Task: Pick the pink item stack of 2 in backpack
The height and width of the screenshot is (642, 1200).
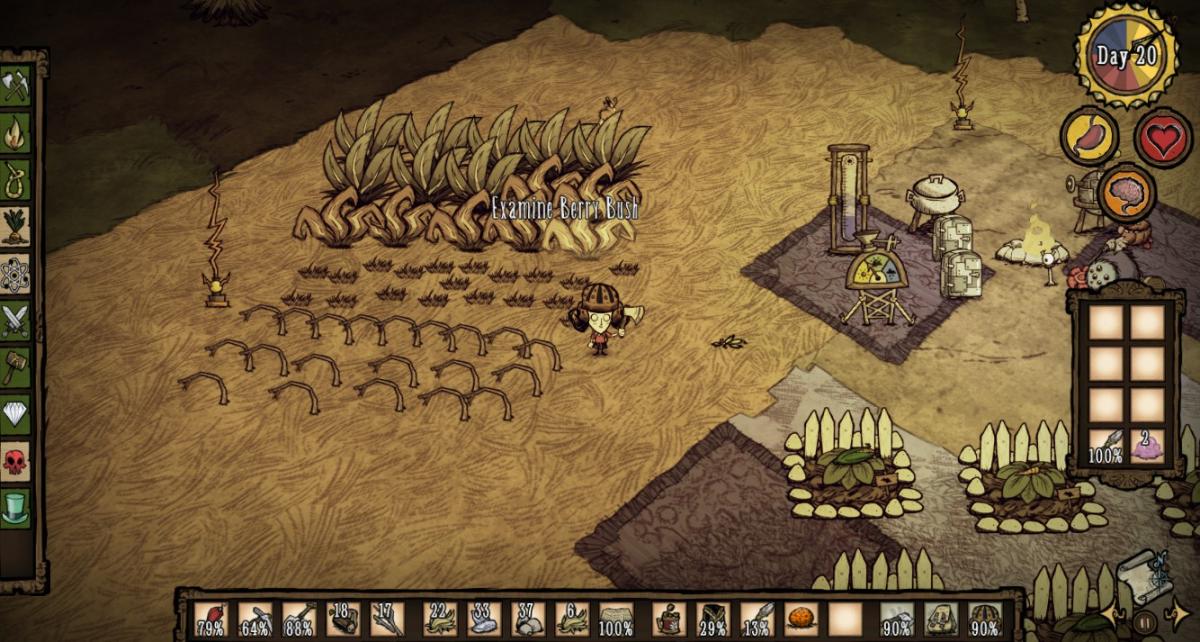Action: 1148,445
